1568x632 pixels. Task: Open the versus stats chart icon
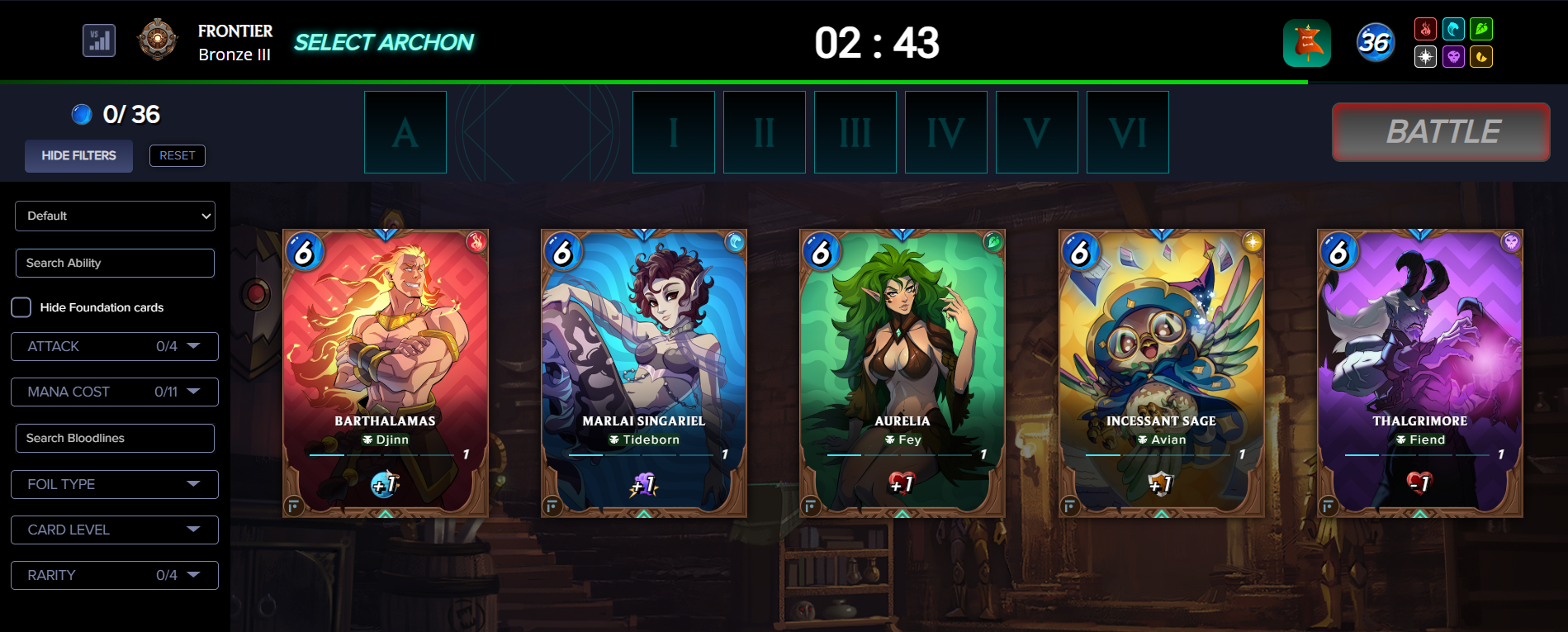[99, 40]
